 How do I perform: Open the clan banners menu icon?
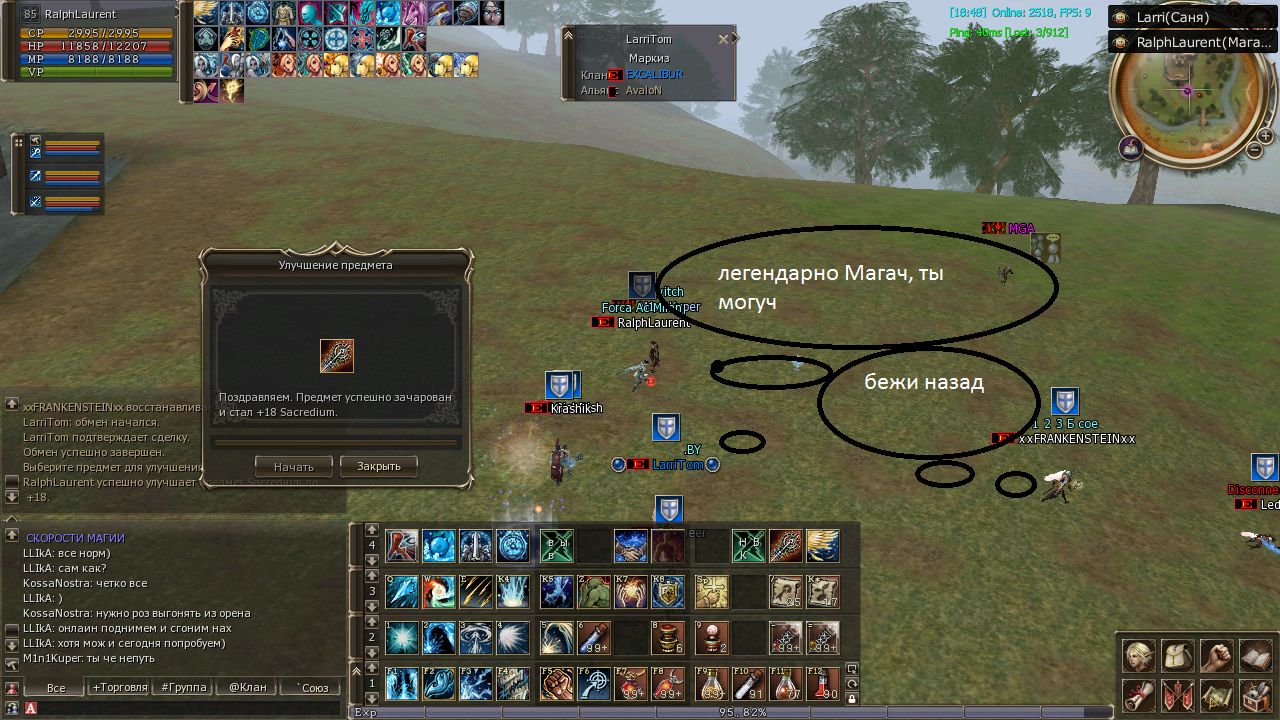tap(1177, 694)
